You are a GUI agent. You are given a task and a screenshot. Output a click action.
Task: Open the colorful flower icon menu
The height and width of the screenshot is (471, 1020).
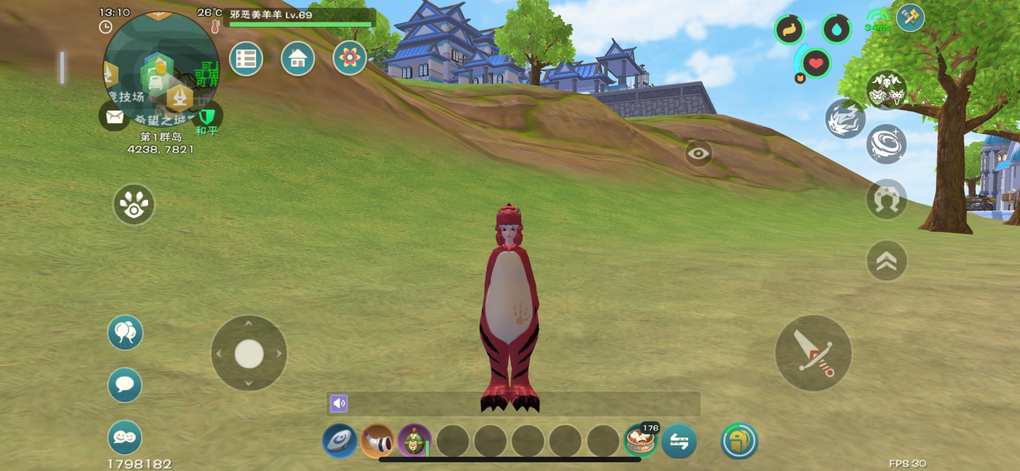tap(350, 58)
